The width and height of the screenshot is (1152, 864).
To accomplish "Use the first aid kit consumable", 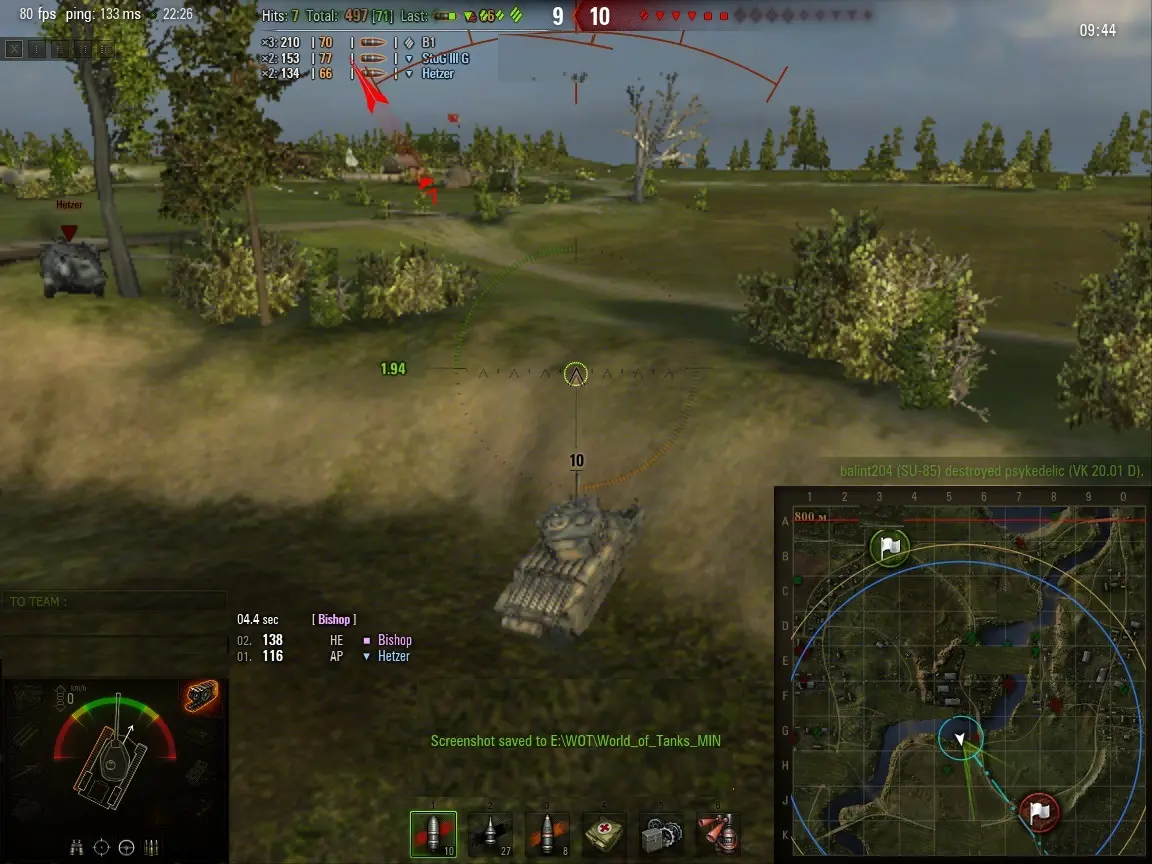I will [604, 834].
